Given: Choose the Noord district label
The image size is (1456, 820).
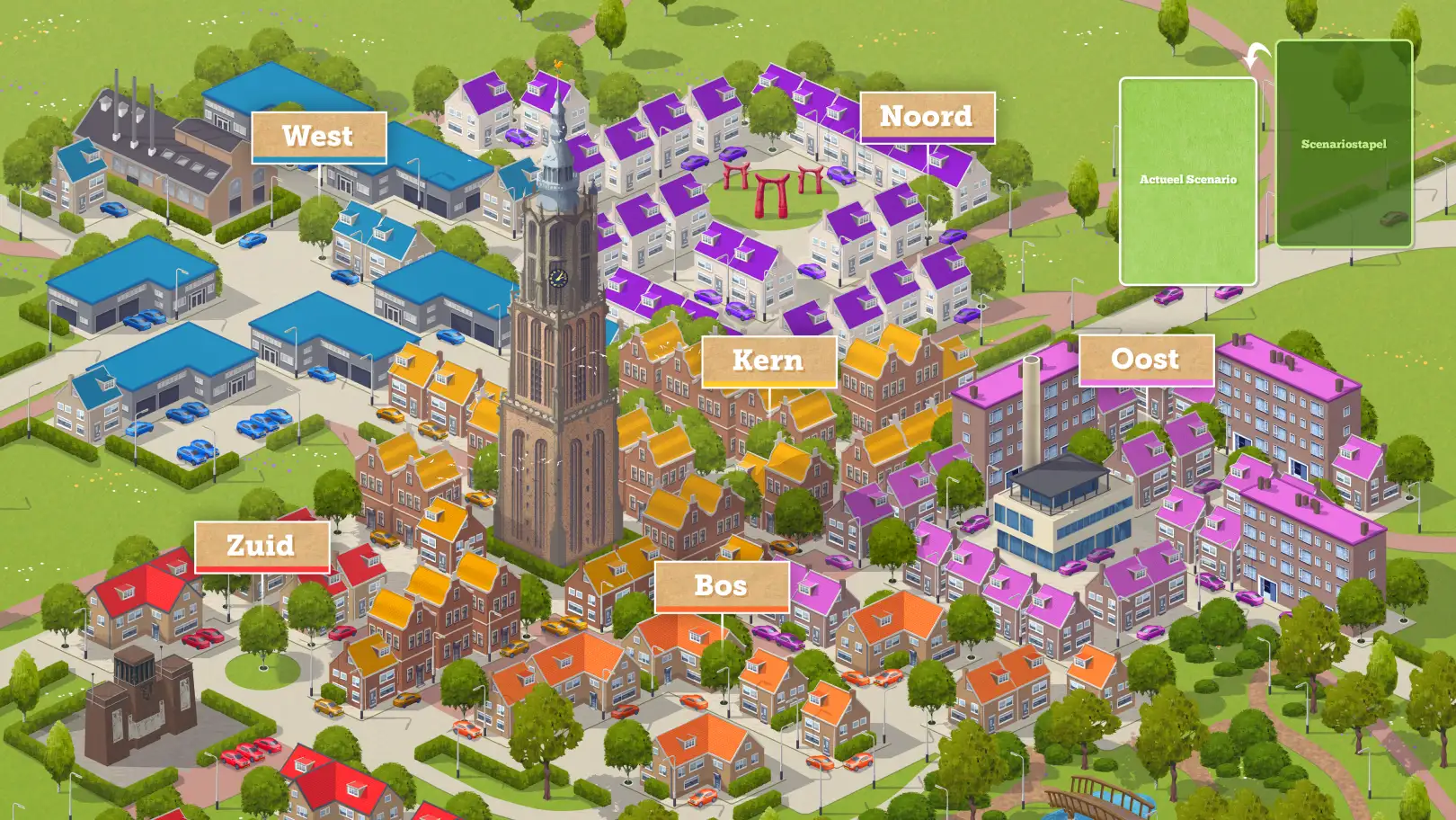Looking at the screenshot, I should click(927, 117).
